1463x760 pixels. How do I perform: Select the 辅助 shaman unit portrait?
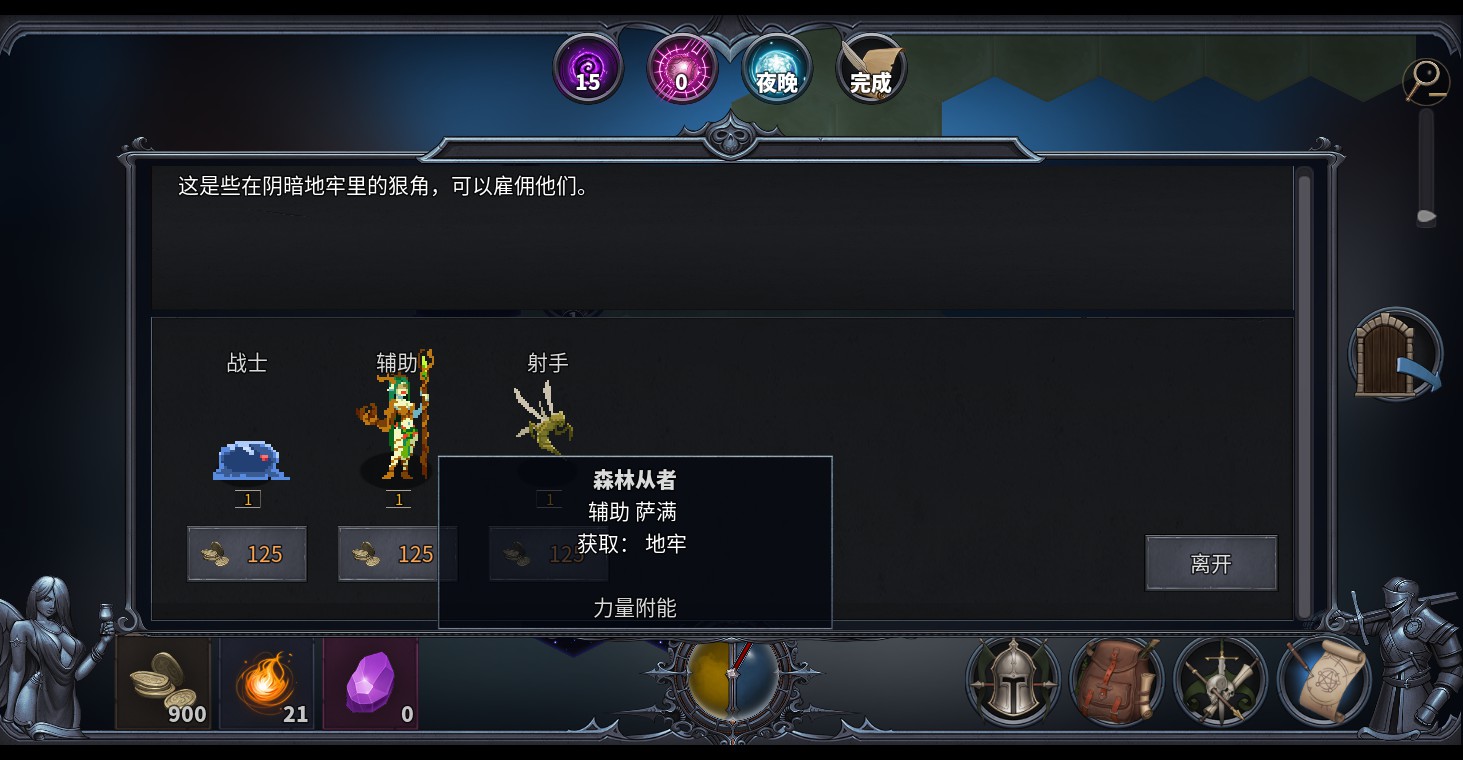[398, 420]
